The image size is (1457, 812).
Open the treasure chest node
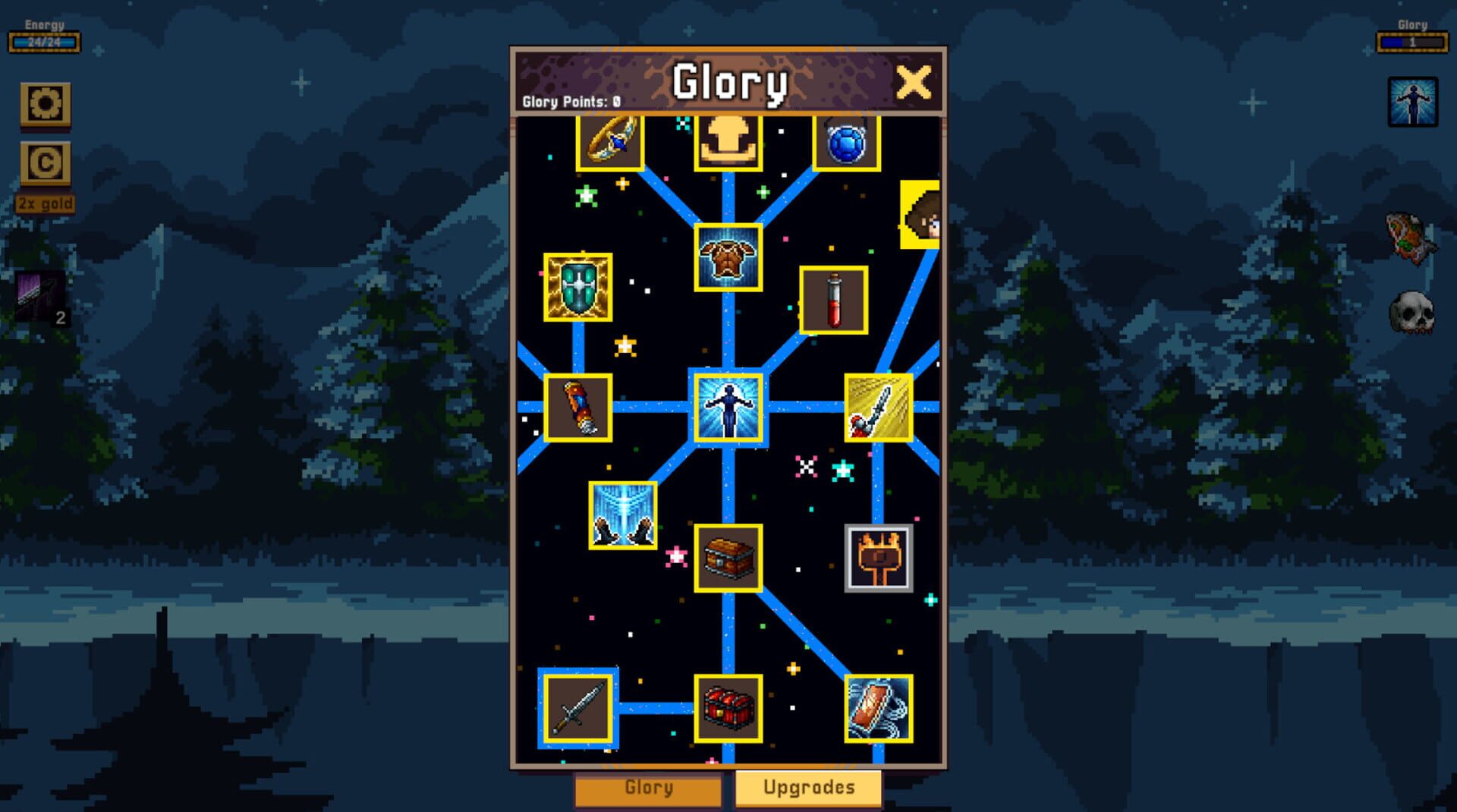[728, 560]
